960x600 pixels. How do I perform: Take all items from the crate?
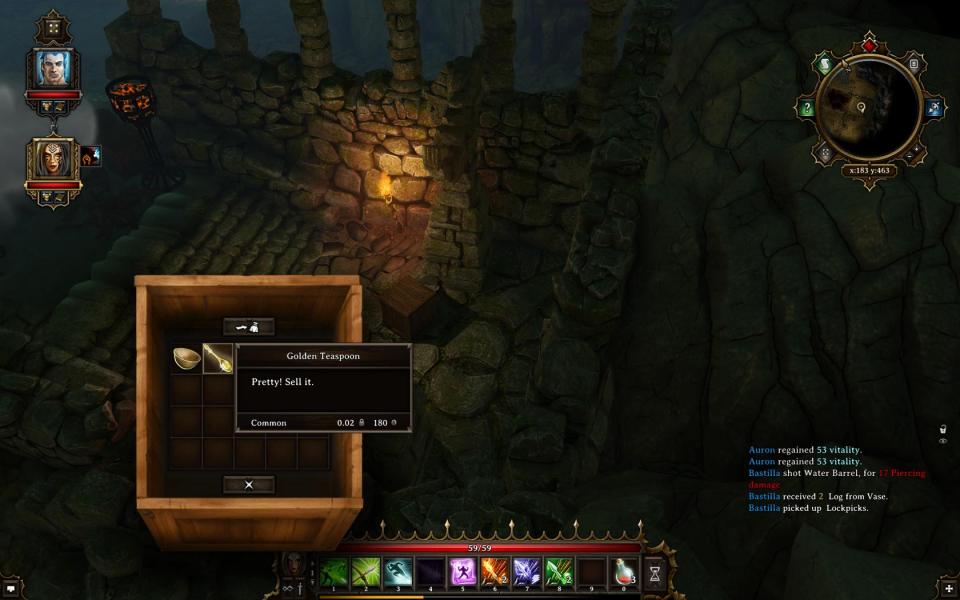tap(248, 327)
